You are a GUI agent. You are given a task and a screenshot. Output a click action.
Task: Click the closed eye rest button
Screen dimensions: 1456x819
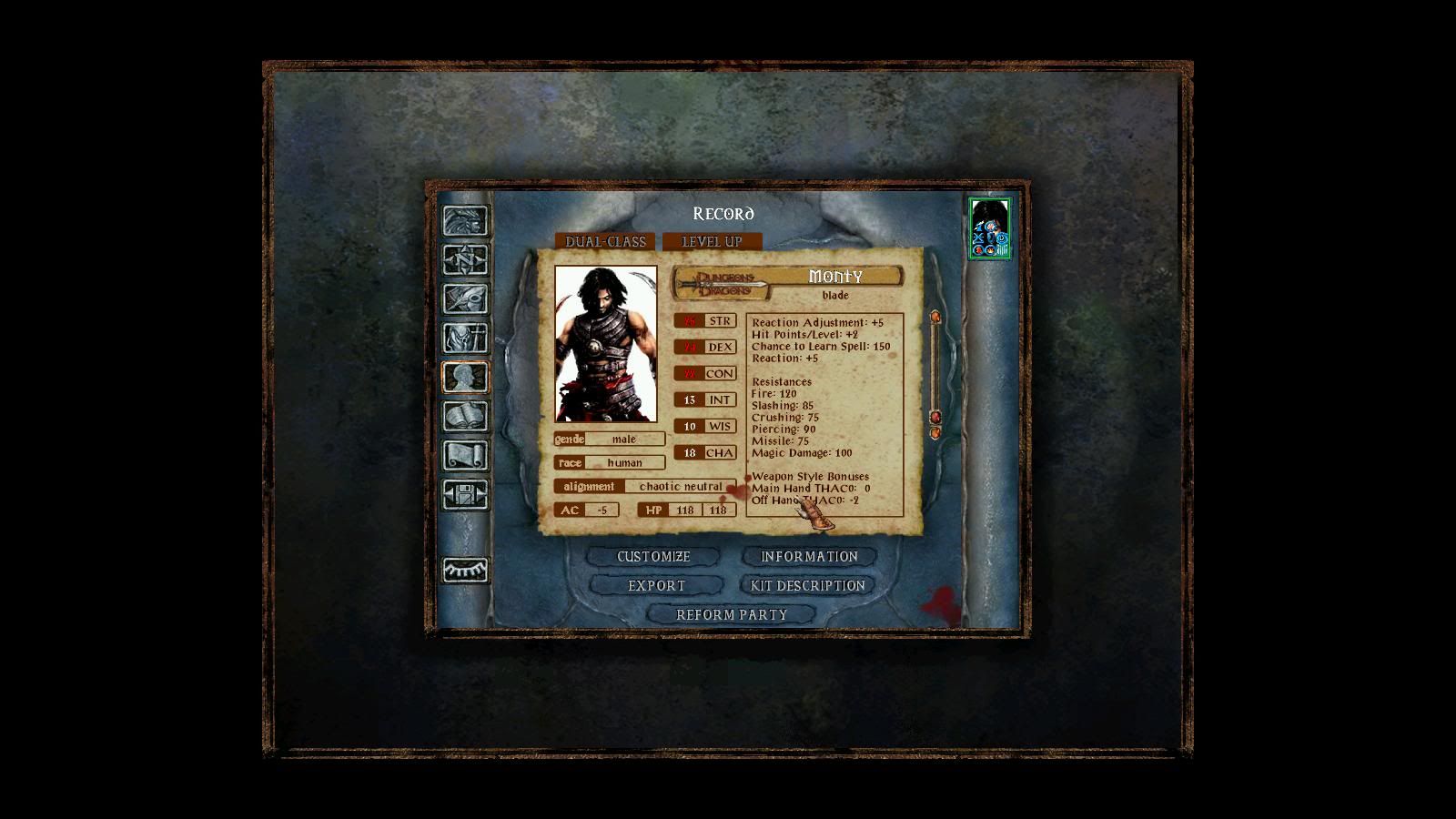pos(465,570)
